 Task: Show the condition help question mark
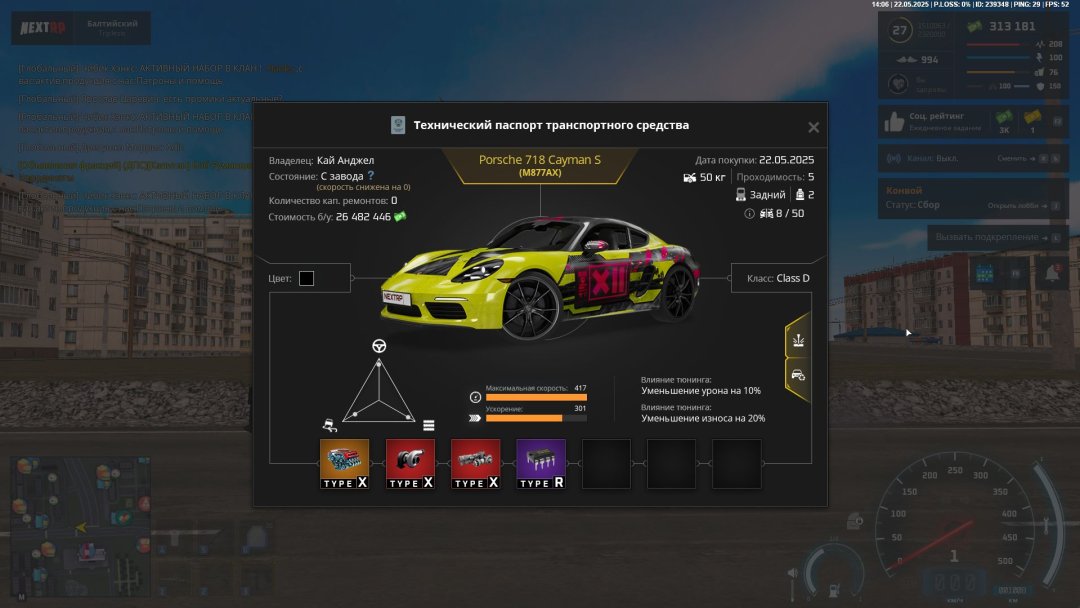[371, 176]
